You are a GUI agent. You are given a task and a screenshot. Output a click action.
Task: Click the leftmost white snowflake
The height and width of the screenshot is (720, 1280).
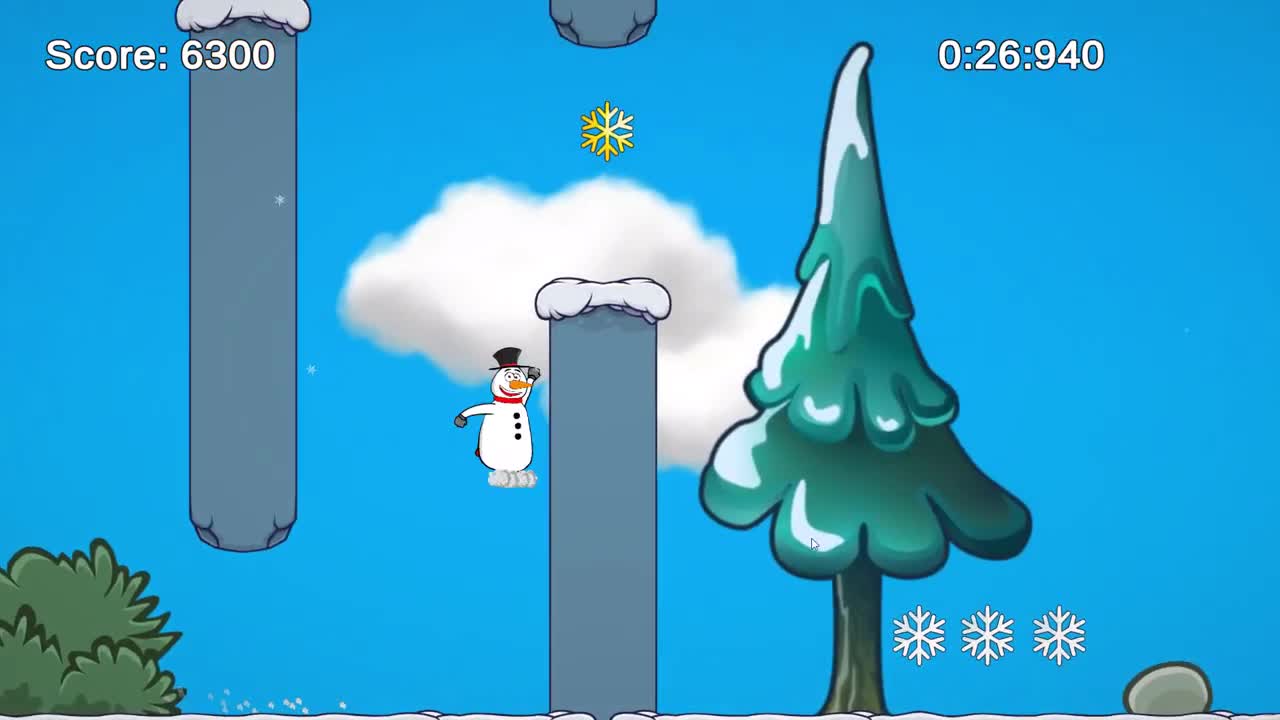click(x=921, y=634)
